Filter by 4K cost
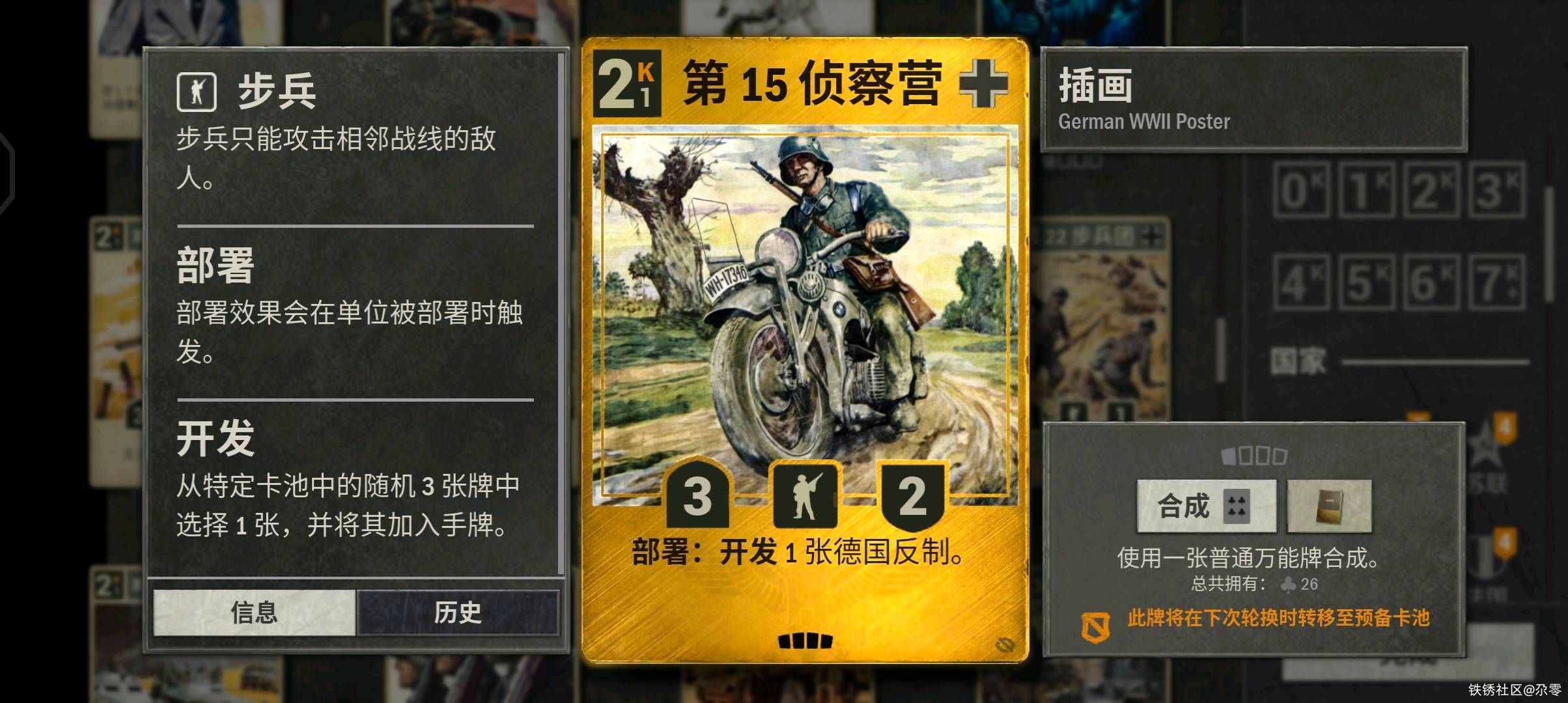 point(1301,282)
